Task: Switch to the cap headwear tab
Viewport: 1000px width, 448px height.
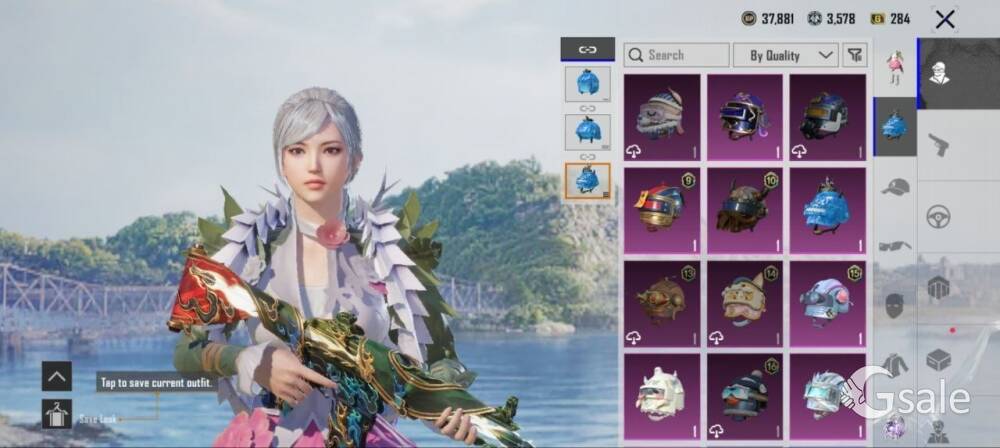Action: coord(895,186)
